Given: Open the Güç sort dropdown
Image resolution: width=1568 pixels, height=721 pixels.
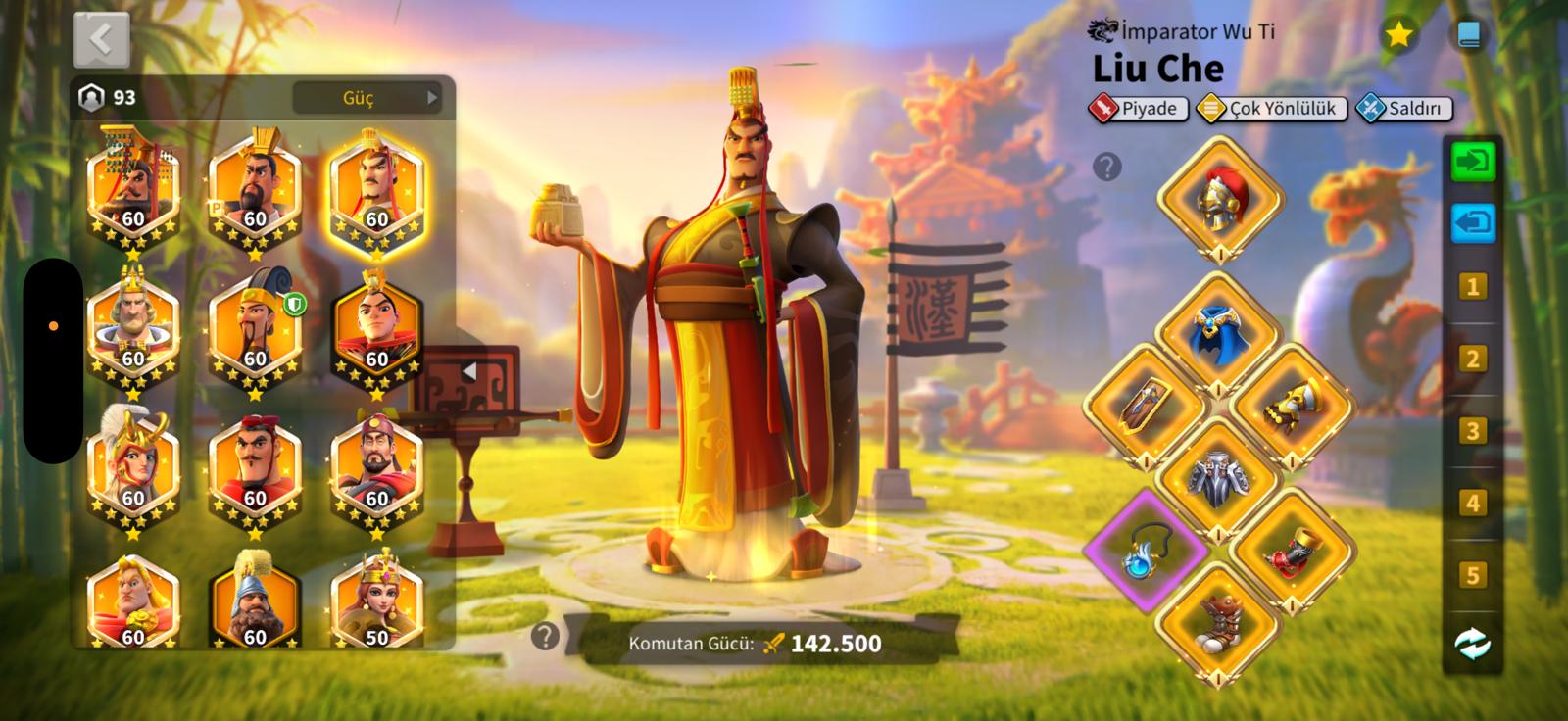Looking at the screenshot, I should [367, 98].
